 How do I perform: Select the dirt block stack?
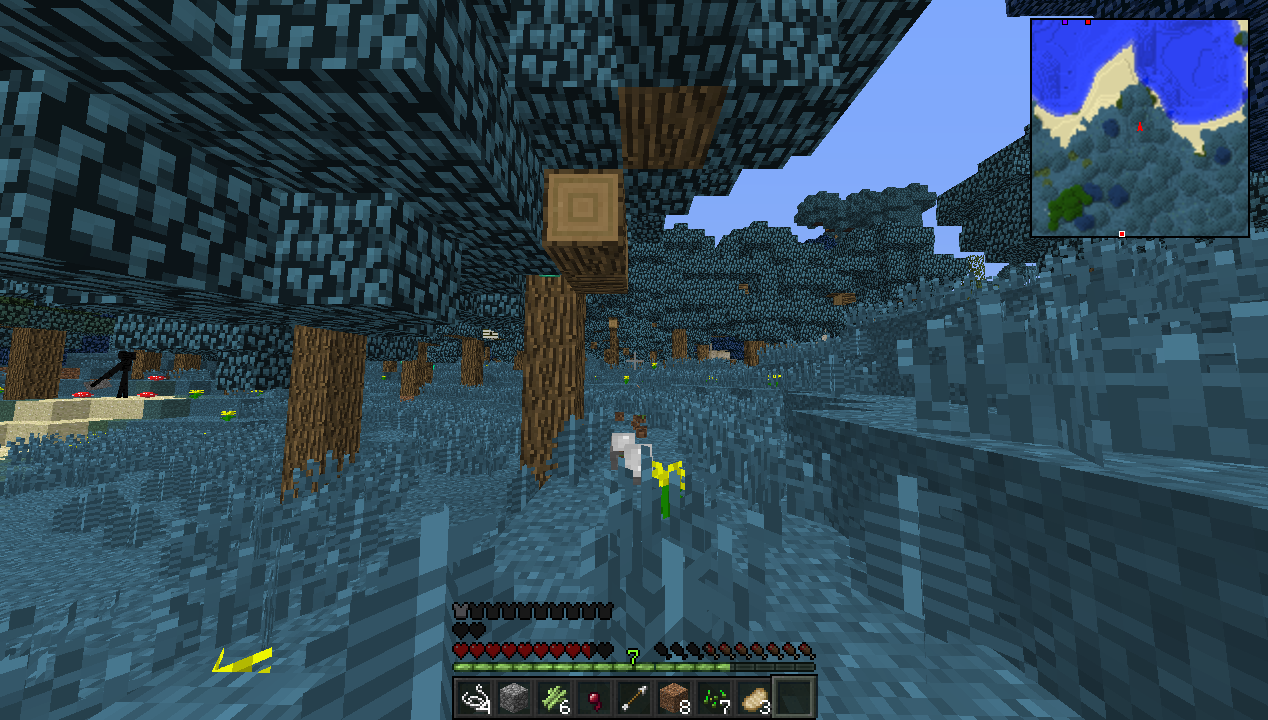(675, 696)
